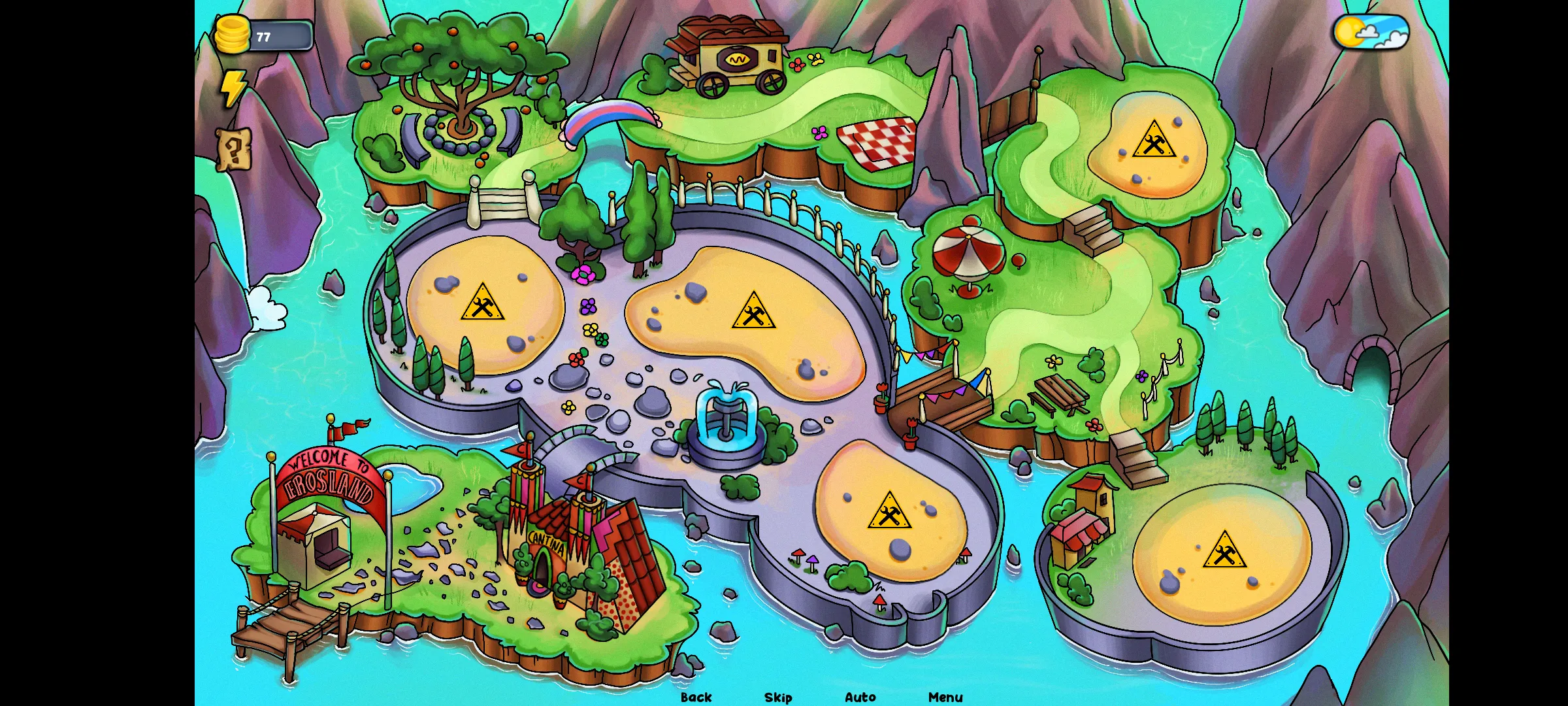Screen dimensions: 1568x706
Task: Go Back using the bottom bar
Action: [696, 697]
